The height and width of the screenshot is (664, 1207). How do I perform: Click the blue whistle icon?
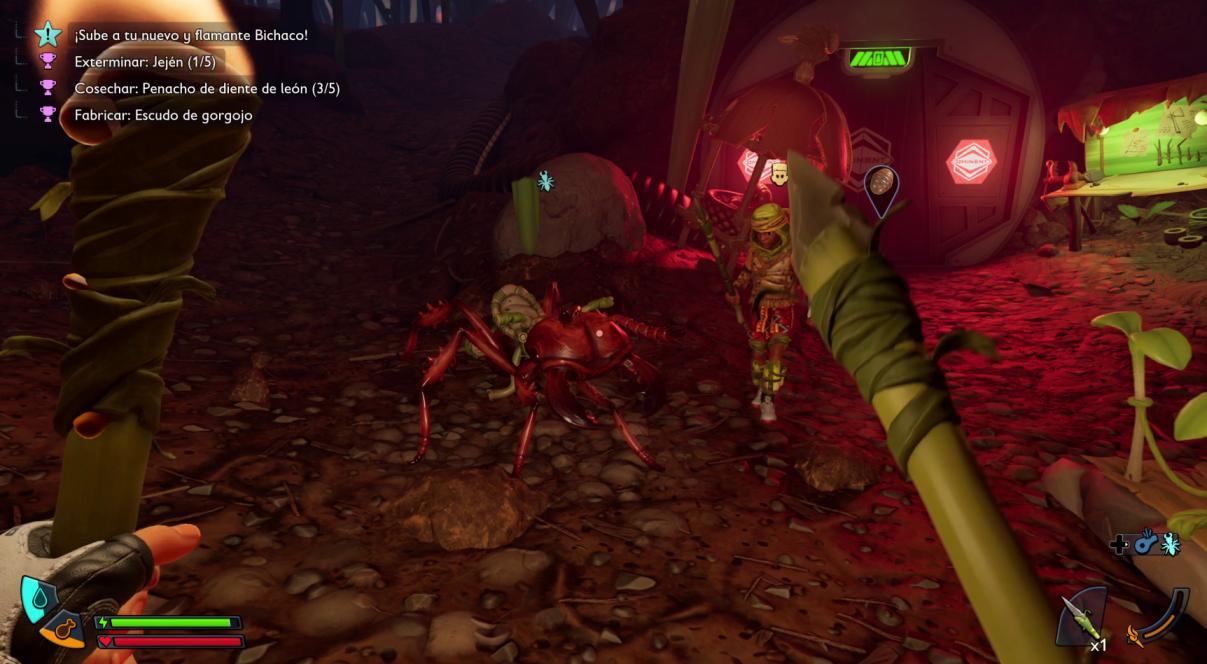pyautogui.click(x=1145, y=544)
